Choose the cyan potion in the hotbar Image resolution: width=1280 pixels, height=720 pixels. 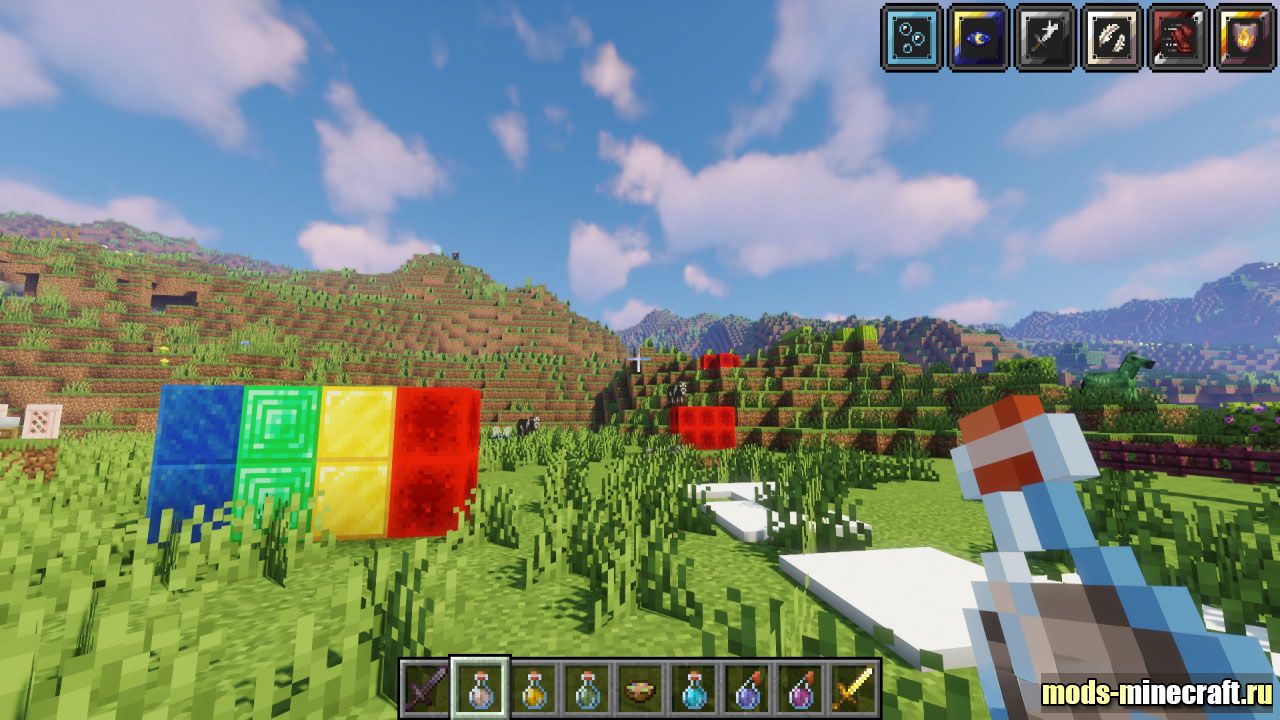pos(695,688)
